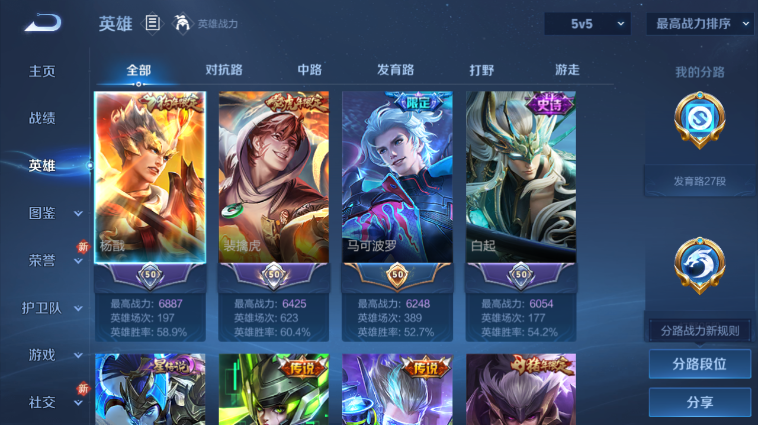Switch to the 中路 tab

(x=310, y=70)
